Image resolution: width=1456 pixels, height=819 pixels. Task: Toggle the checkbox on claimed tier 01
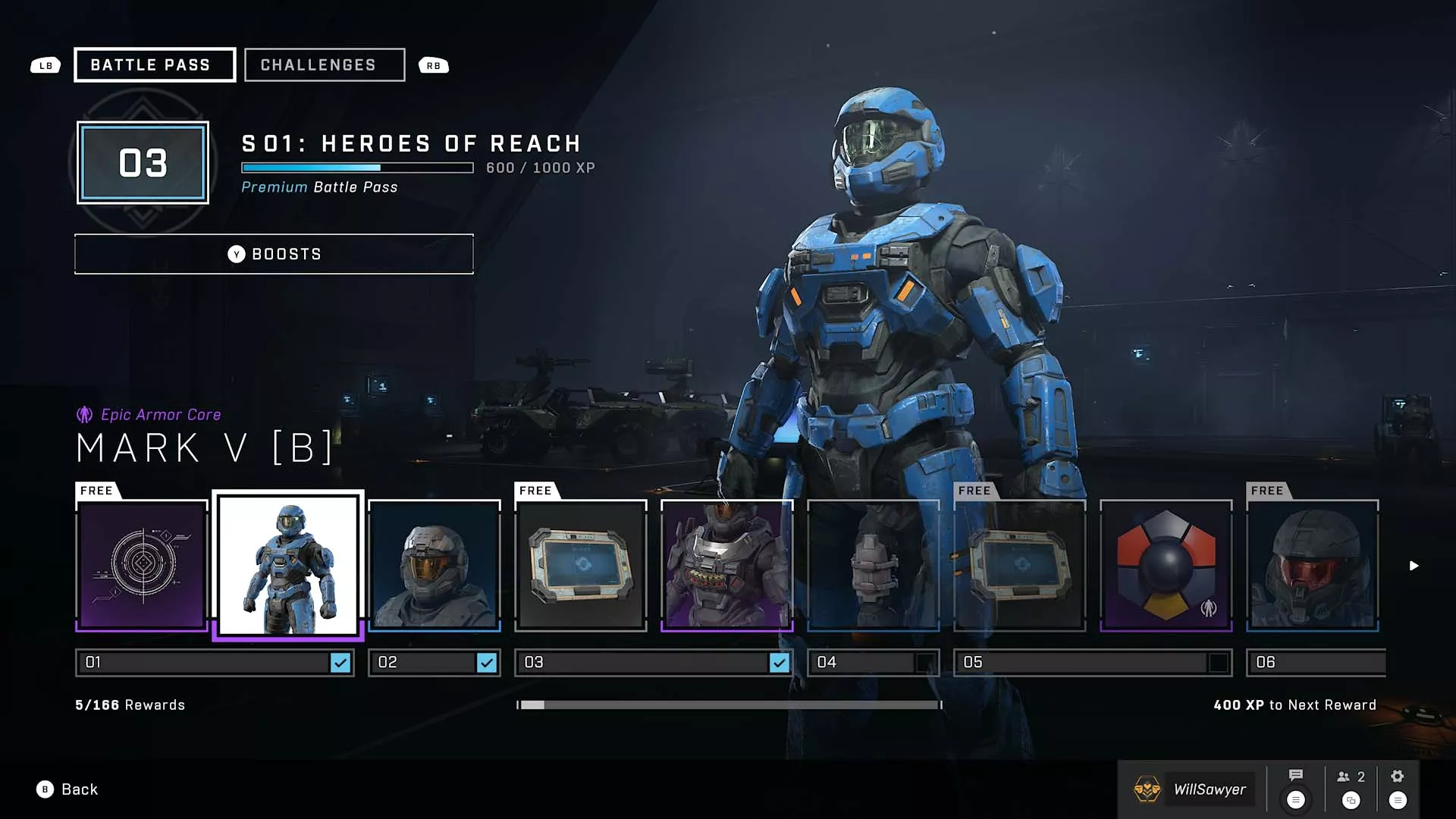coord(340,662)
